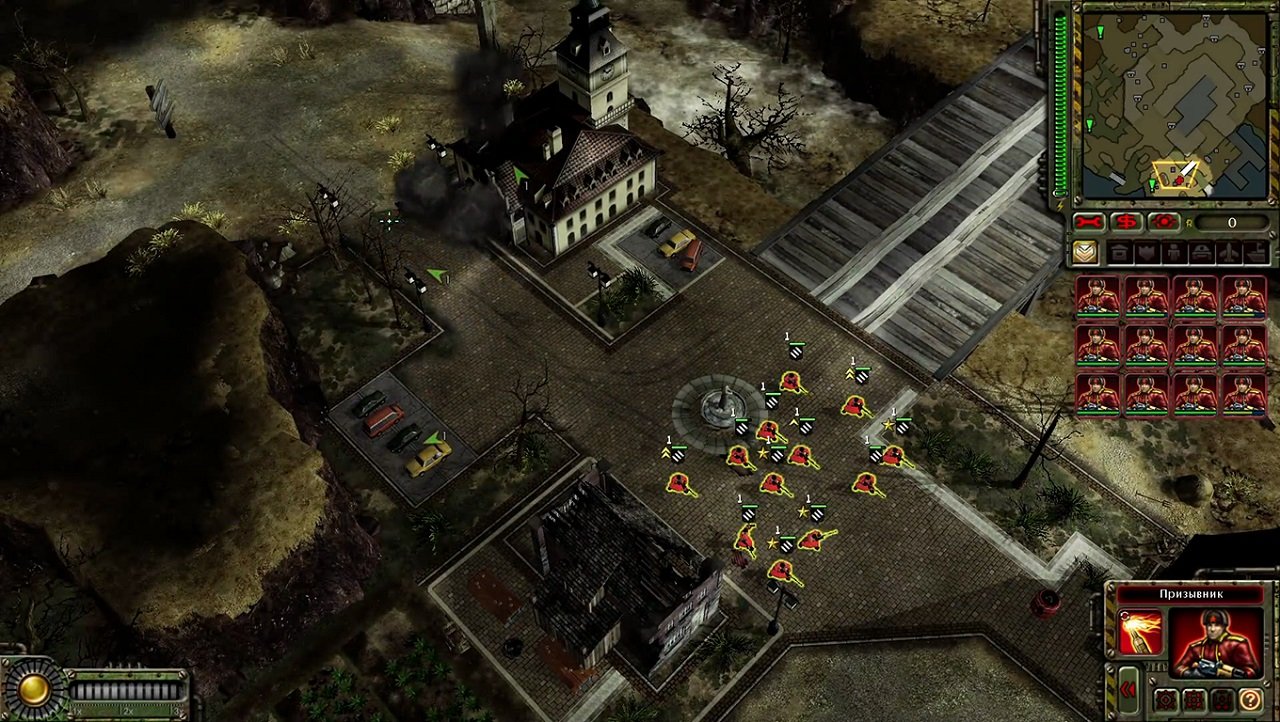Image resolution: width=1280 pixels, height=722 pixels.
Task: Use the Conscript's Molotov cocktail ability icon
Action: (1139, 633)
